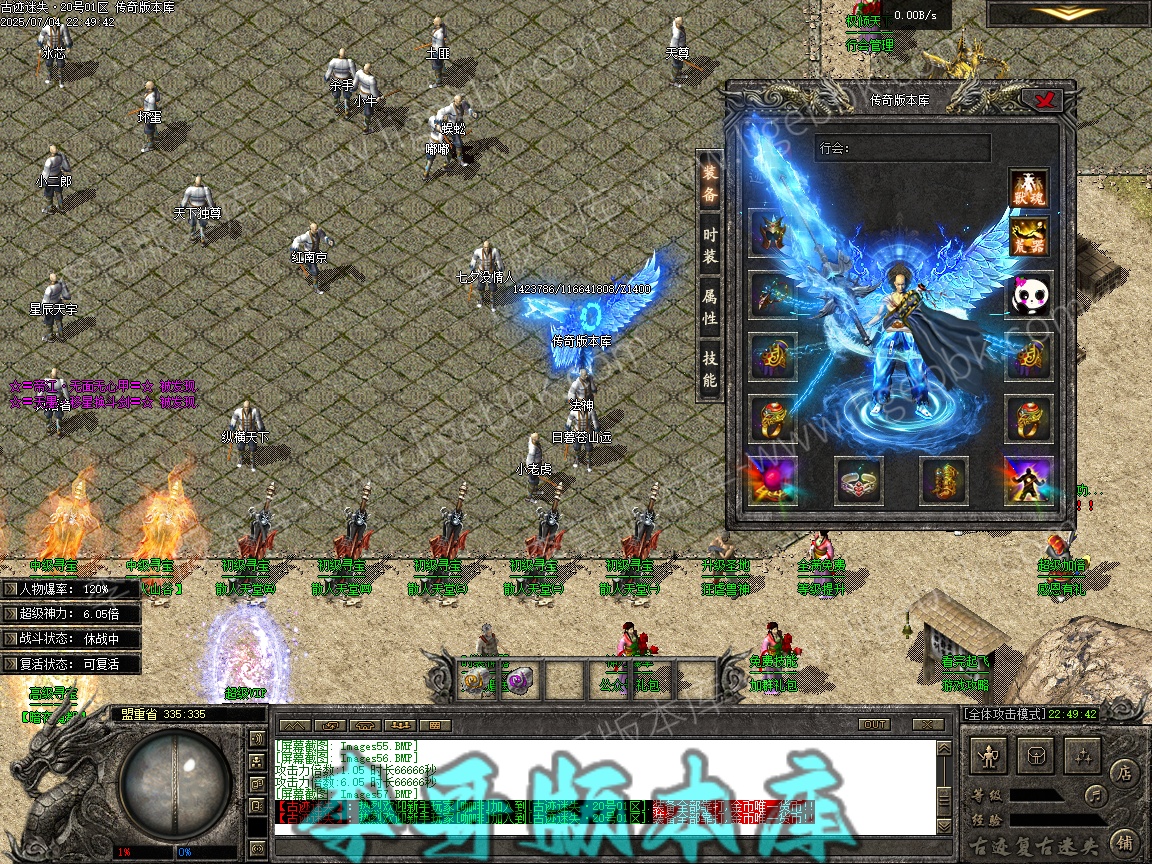The width and height of the screenshot is (1152, 864).
Task: Open the 铺 stall round button
Action: point(1123,840)
